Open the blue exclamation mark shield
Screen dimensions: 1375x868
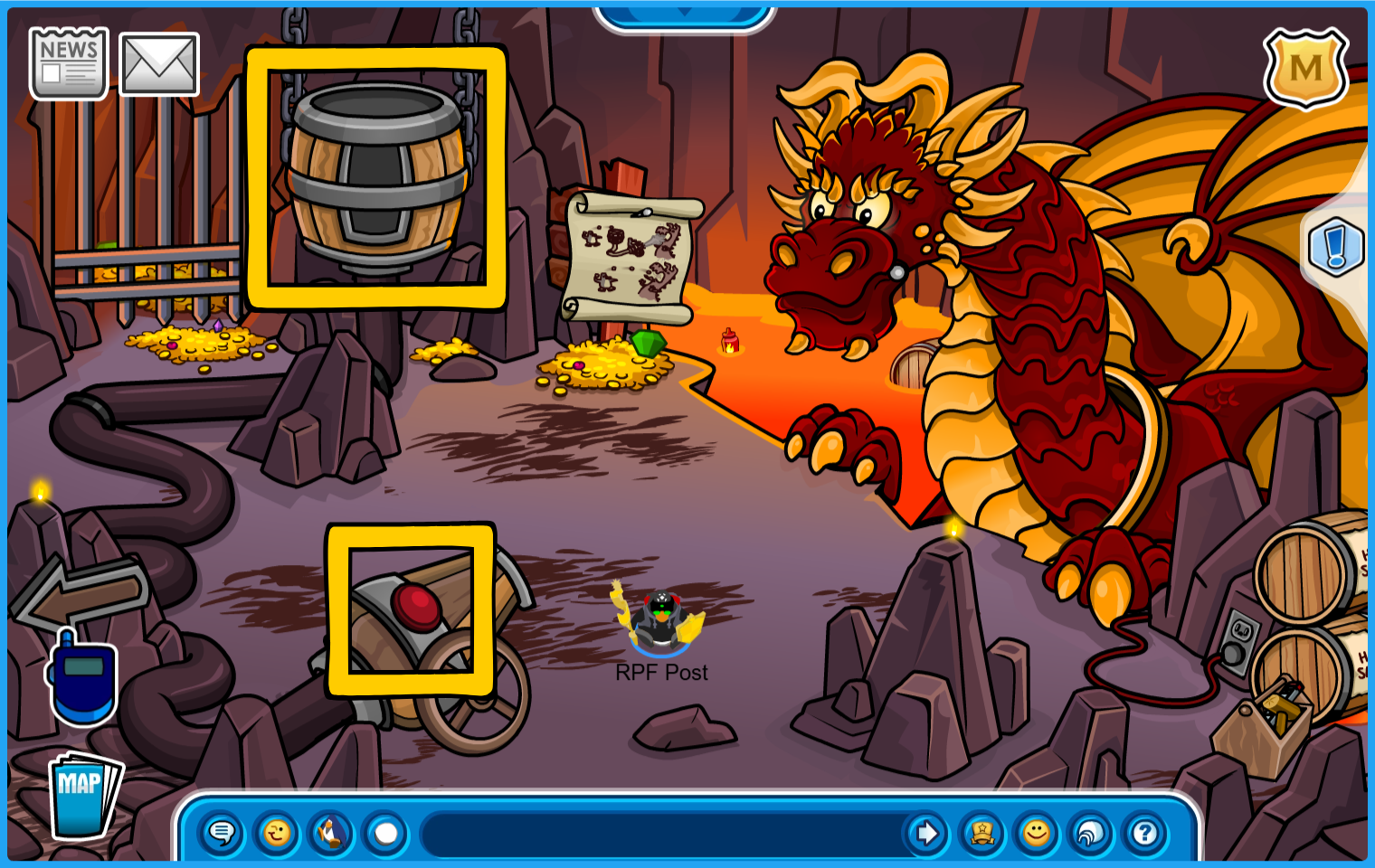[x=1336, y=247]
